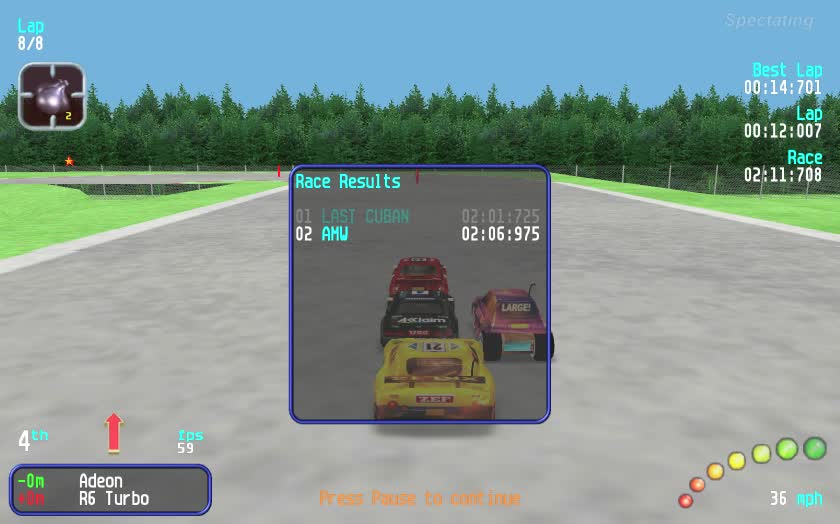This screenshot has width=840, height=524.
Task: Click the Adeon R6 Turbo player panel
Action: coord(111,490)
